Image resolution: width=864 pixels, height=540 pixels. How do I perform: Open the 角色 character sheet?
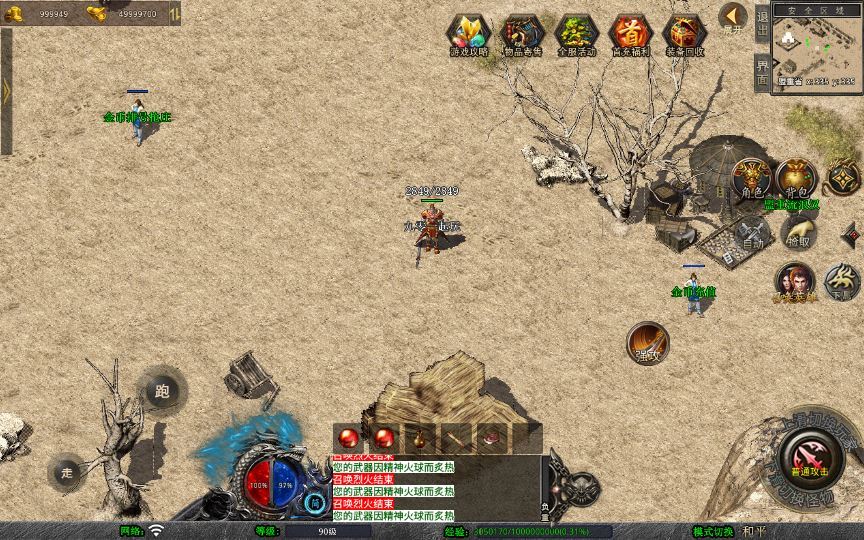point(751,178)
